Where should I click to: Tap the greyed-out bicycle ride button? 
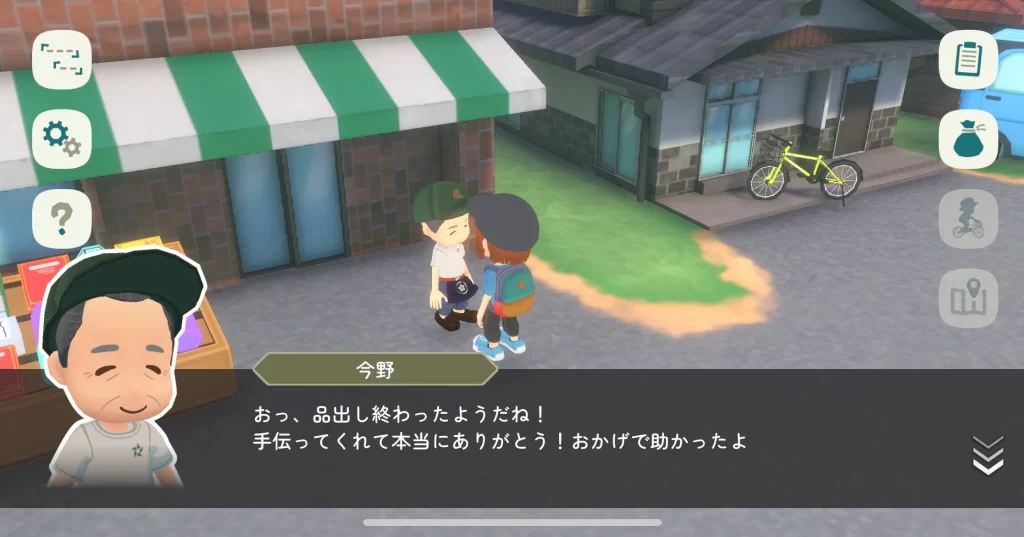tap(968, 219)
